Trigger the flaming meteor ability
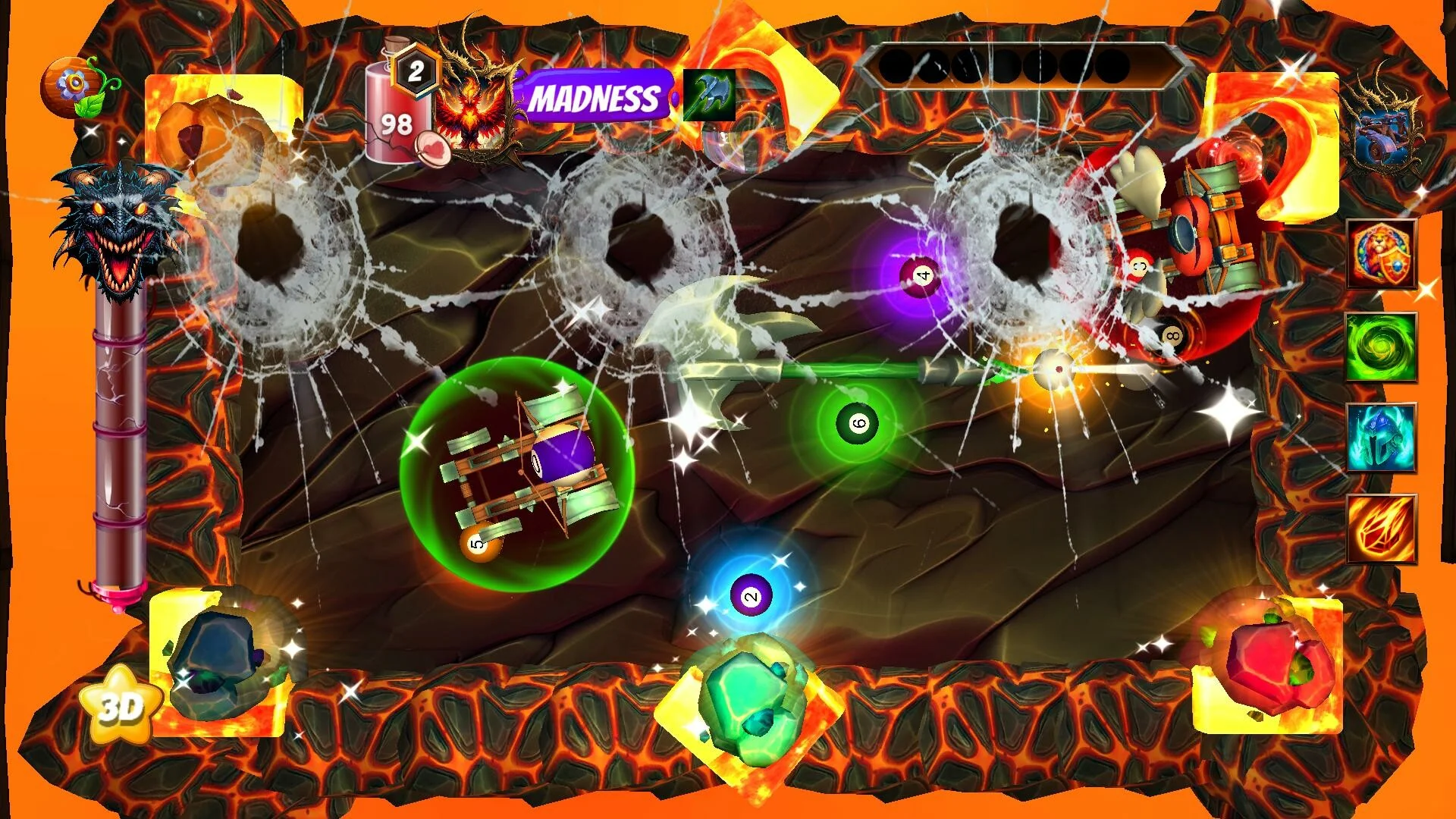1456x819 pixels. coord(1381,529)
